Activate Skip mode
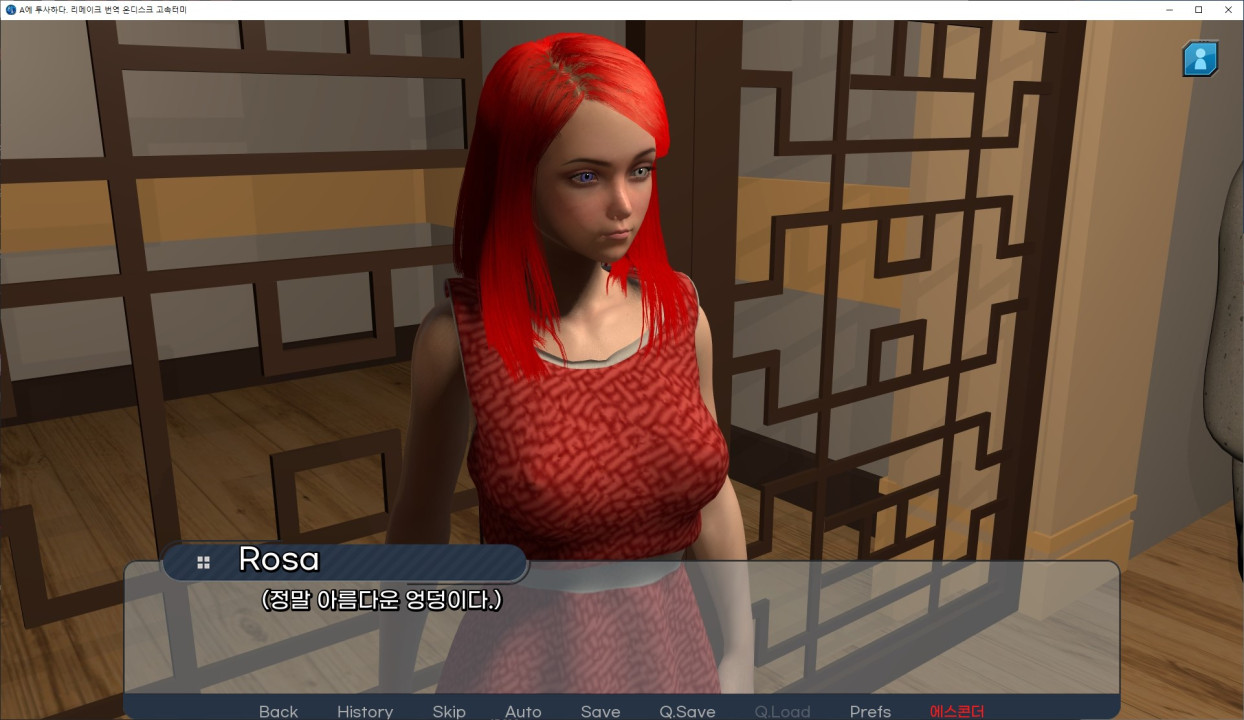The width and height of the screenshot is (1244, 720). [x=449, y=711]
